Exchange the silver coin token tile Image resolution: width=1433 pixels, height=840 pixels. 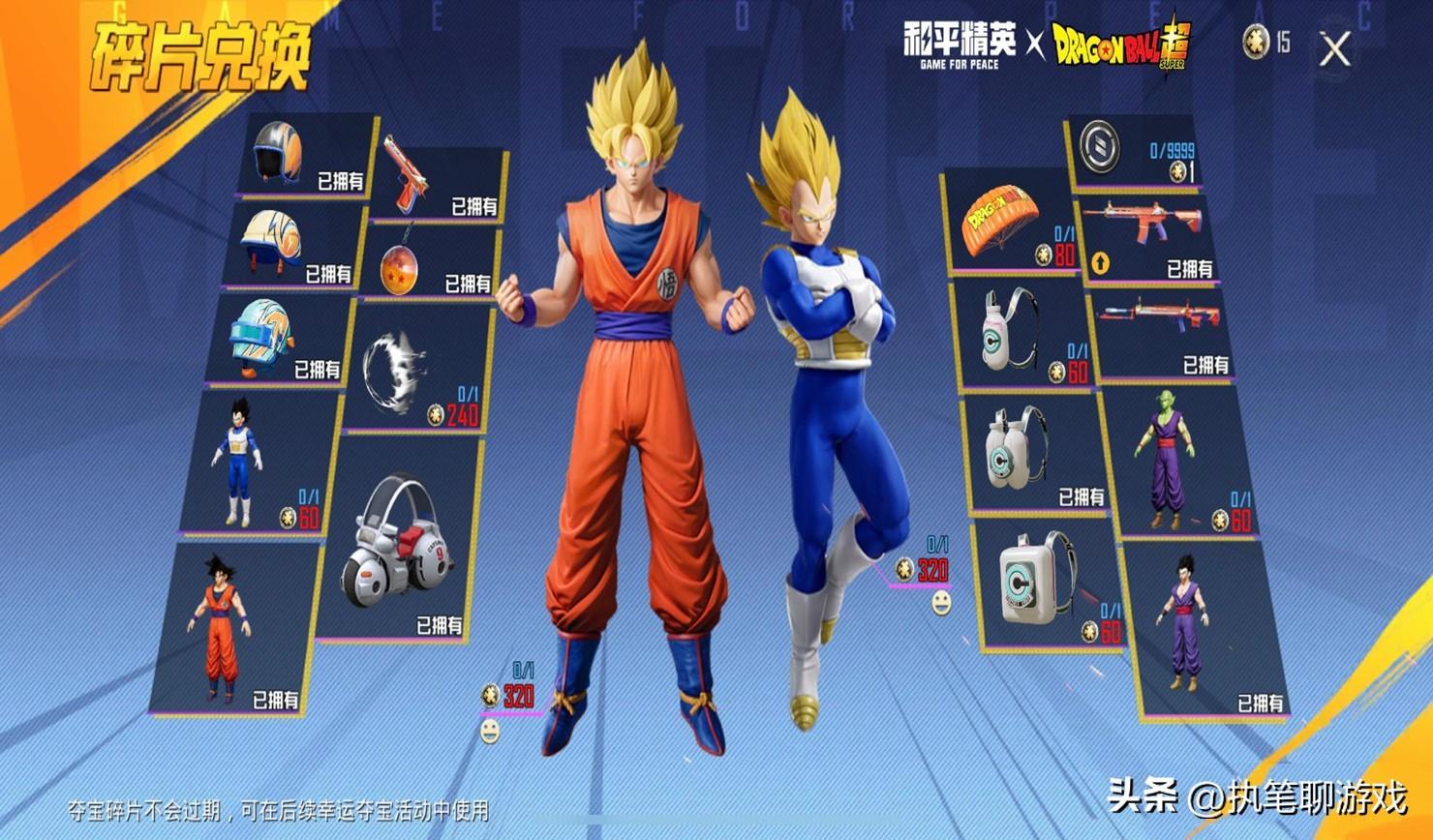click(1133, 152)
